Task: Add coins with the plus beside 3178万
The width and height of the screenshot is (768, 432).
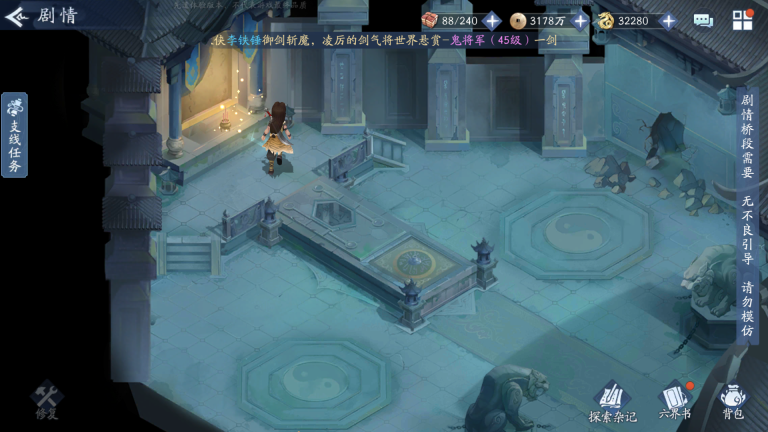Action: pos(580,21)
